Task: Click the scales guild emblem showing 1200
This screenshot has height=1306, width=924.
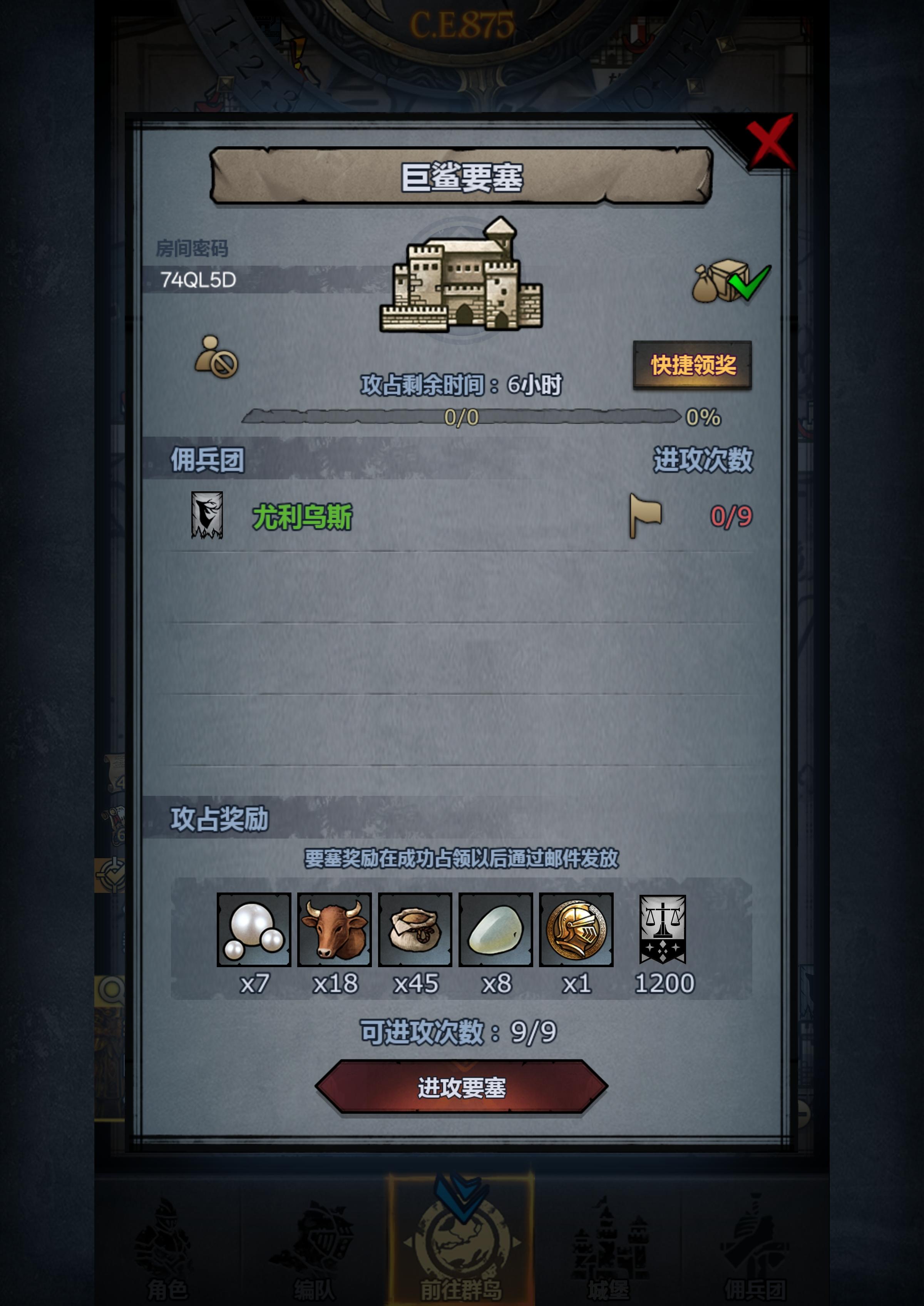Action: [x=663, y=929]
